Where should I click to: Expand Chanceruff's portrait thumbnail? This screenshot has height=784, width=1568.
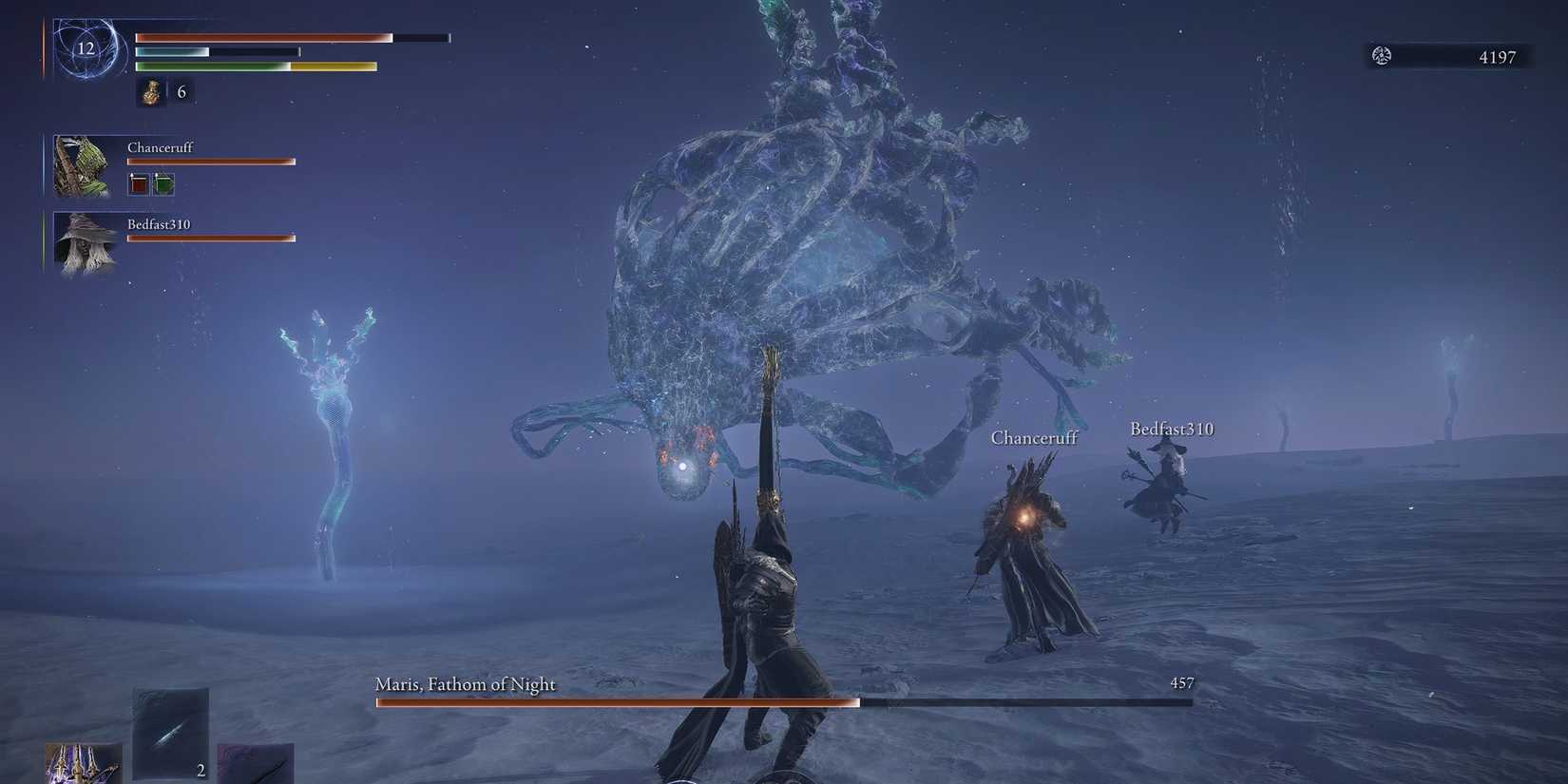point(83,164)
